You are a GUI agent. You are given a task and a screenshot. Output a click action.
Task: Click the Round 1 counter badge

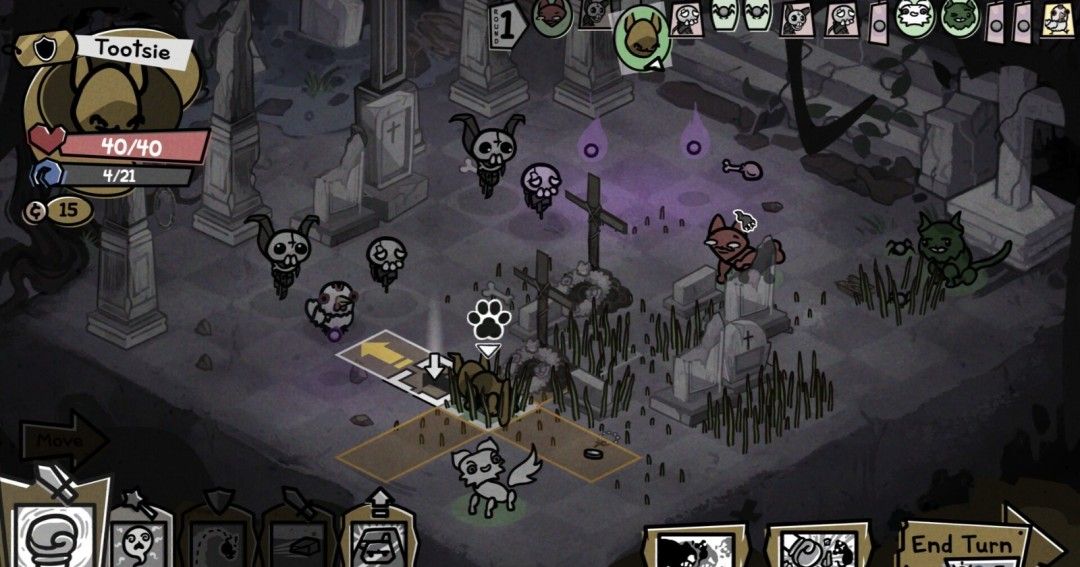point(507,26)
